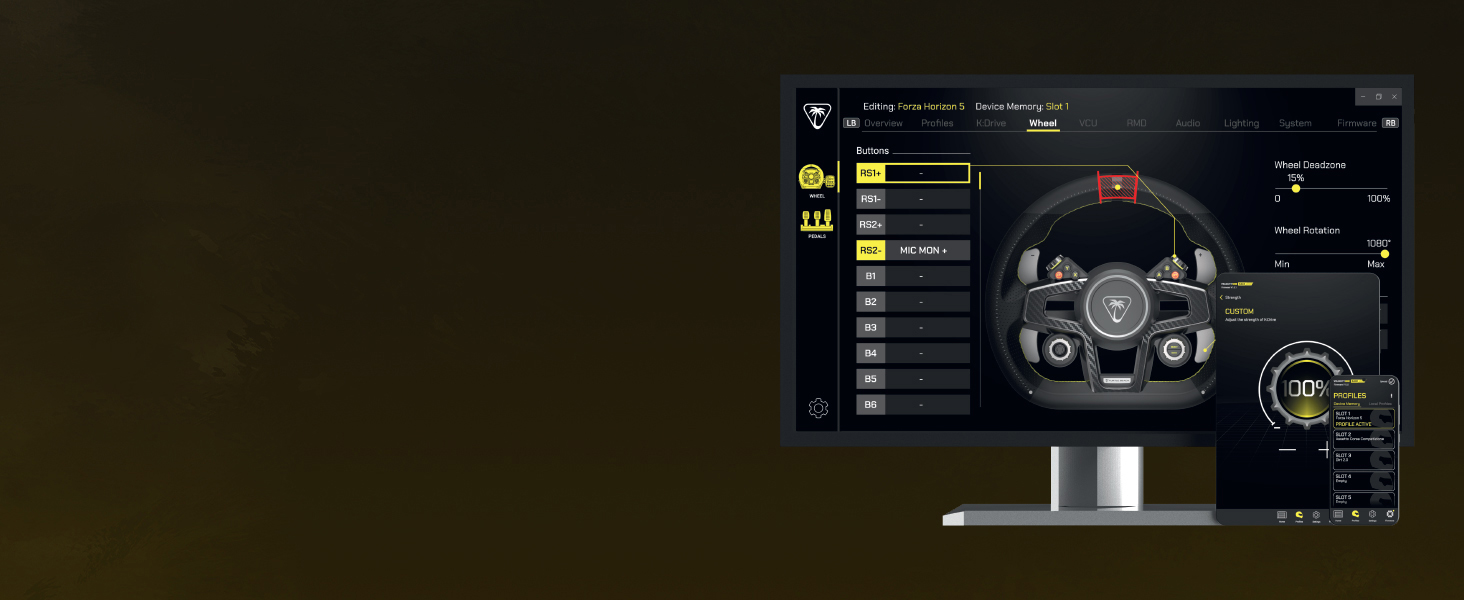Pick the B4 button mapping row
The height and width of the screenshot is (600, 1464).
point(913,353)
